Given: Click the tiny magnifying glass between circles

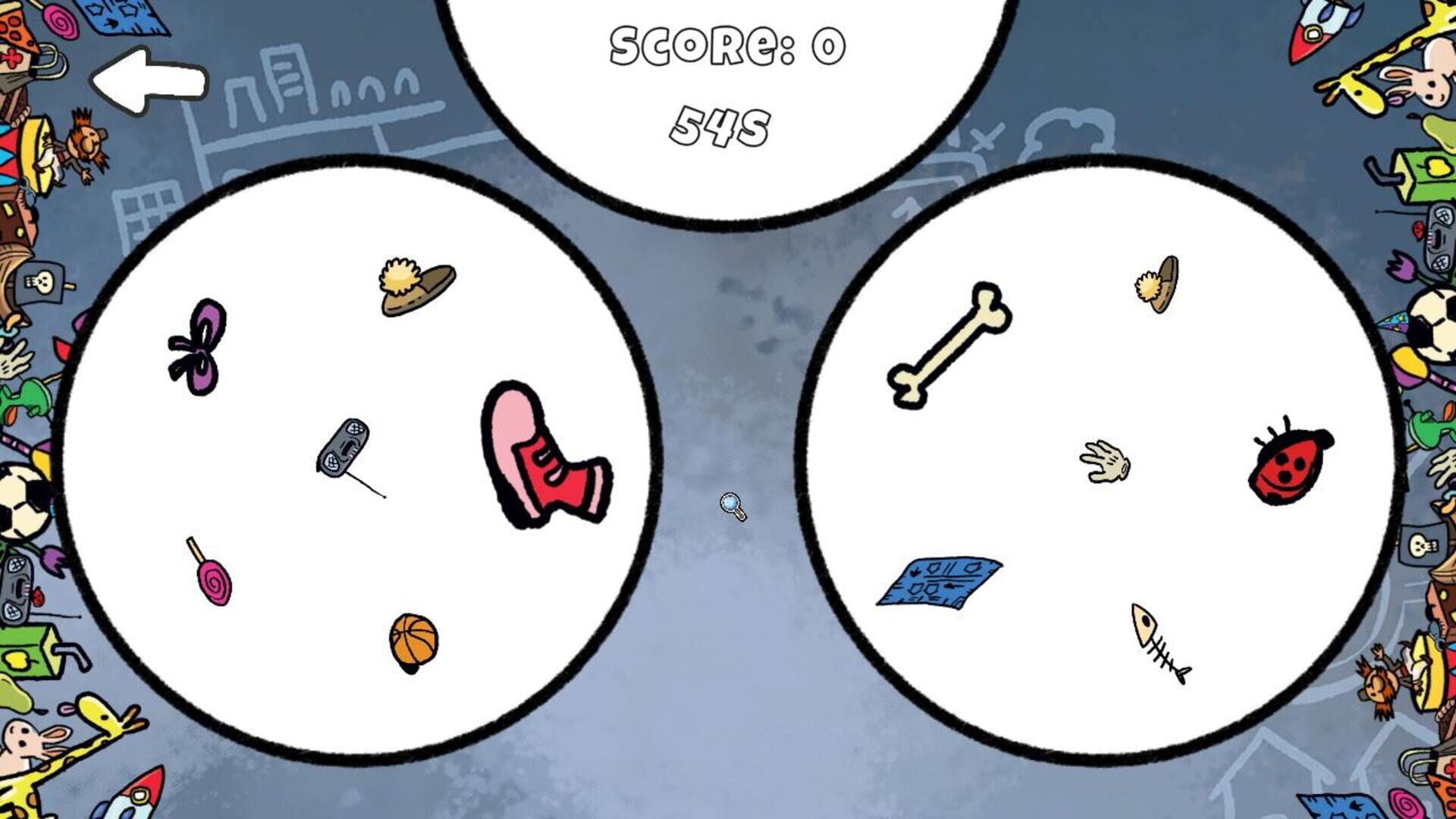Looking at the screenshot, I should [730, 504].
